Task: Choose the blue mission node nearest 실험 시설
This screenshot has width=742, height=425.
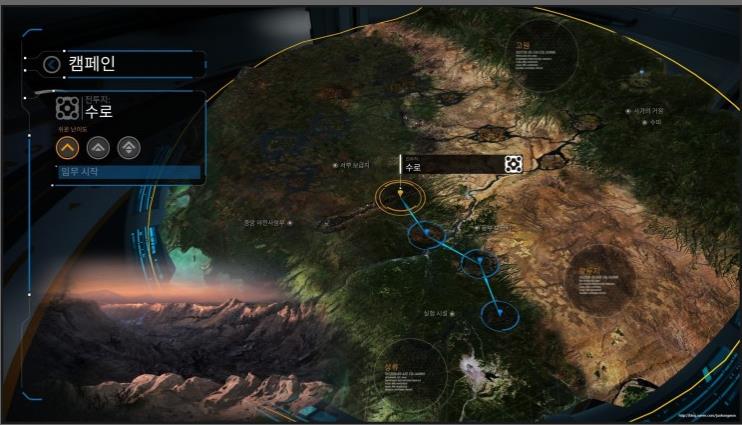Action: pos(500,315)
